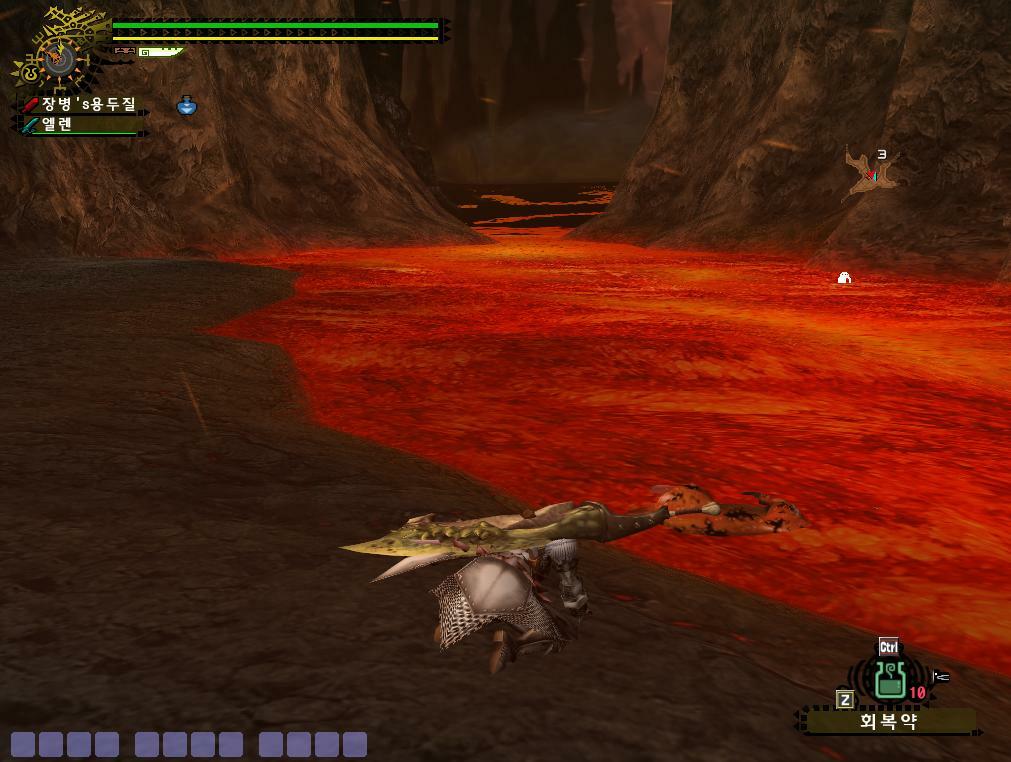This screenshot has width=1011, height=762.
Task: Click the blue flask status icon
Action: point(187,105)
